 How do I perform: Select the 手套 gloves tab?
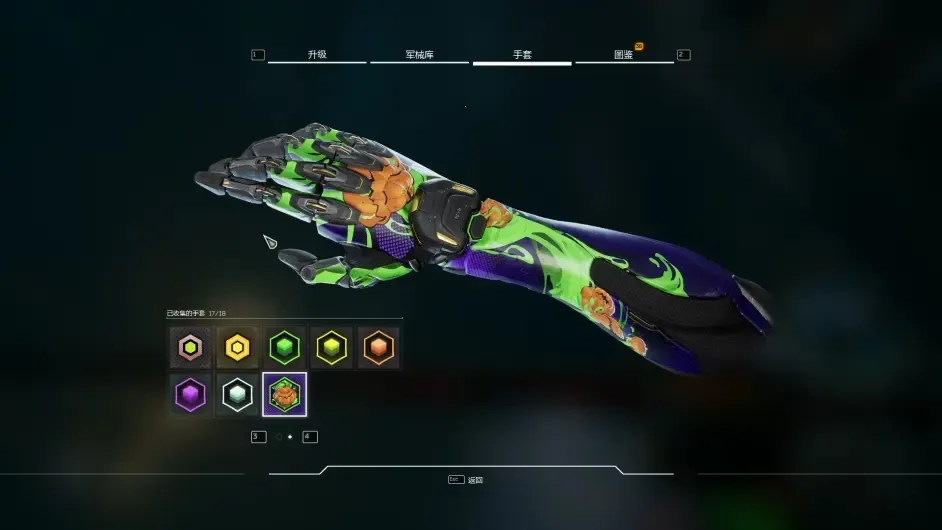point(522,55)
